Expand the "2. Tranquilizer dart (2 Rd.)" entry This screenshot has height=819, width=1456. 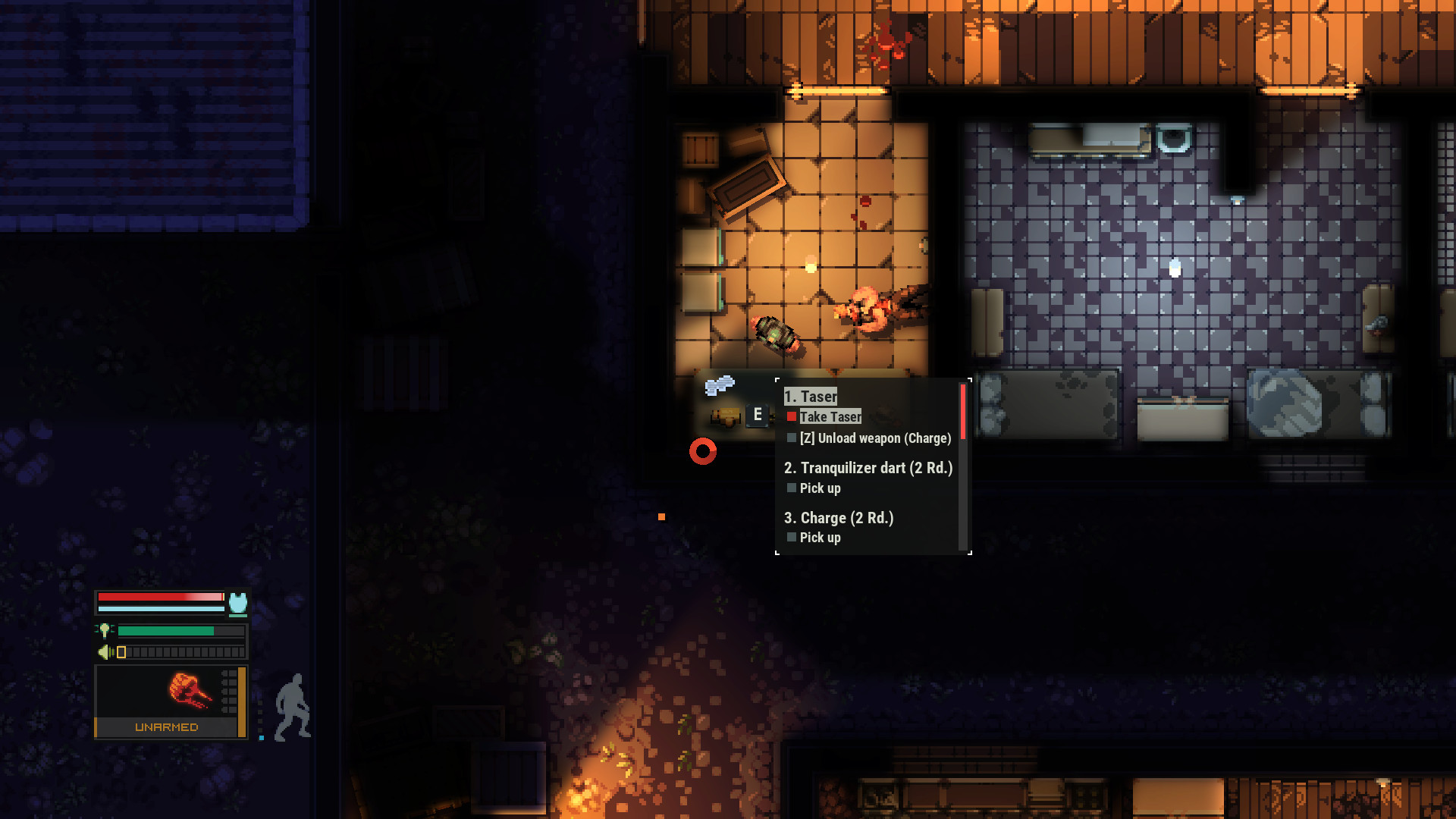(869, 468)
